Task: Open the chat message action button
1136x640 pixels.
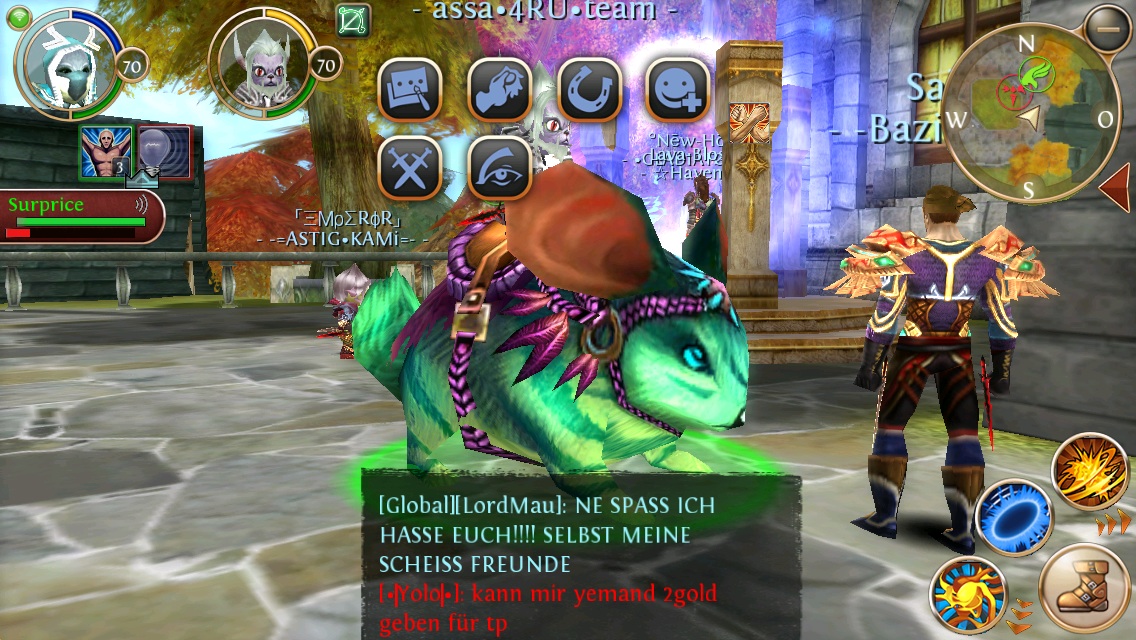Action: coord(410,90)
